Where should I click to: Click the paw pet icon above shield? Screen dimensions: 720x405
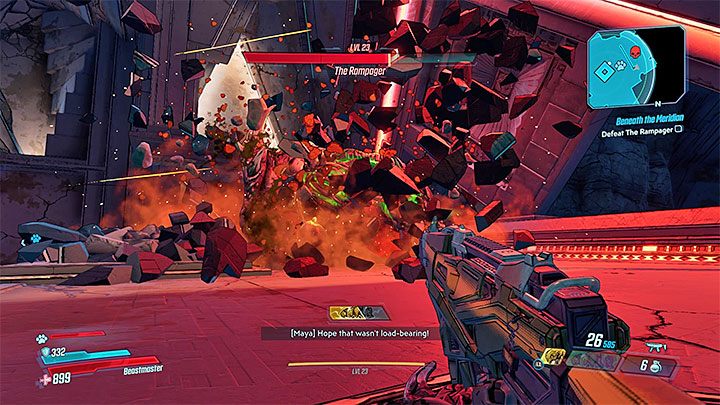click(x=43, y=339)
